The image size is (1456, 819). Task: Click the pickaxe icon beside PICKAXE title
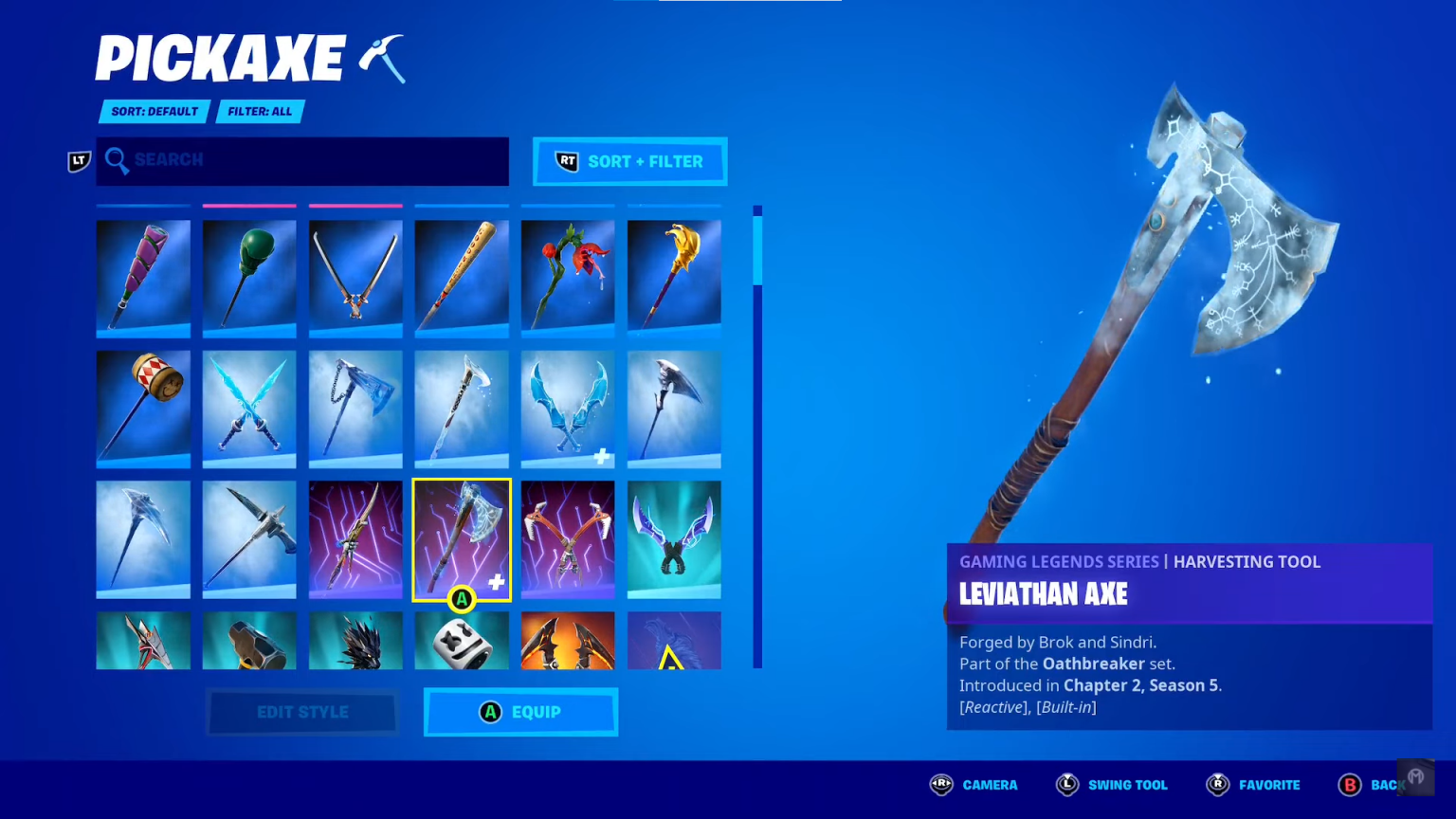click(381, 59)
